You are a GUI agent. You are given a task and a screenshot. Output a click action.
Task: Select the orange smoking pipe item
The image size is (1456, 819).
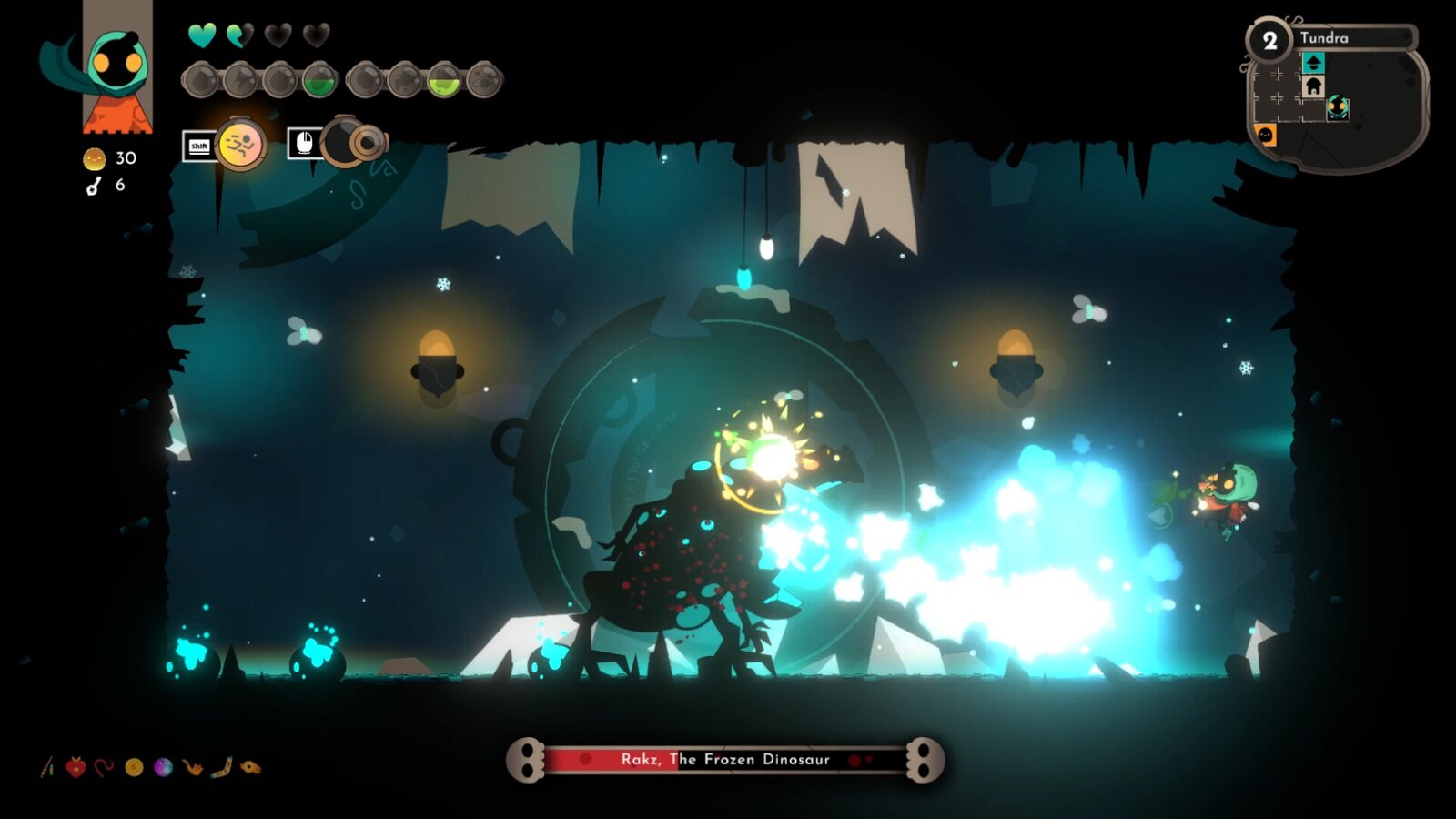coord(192,768)
